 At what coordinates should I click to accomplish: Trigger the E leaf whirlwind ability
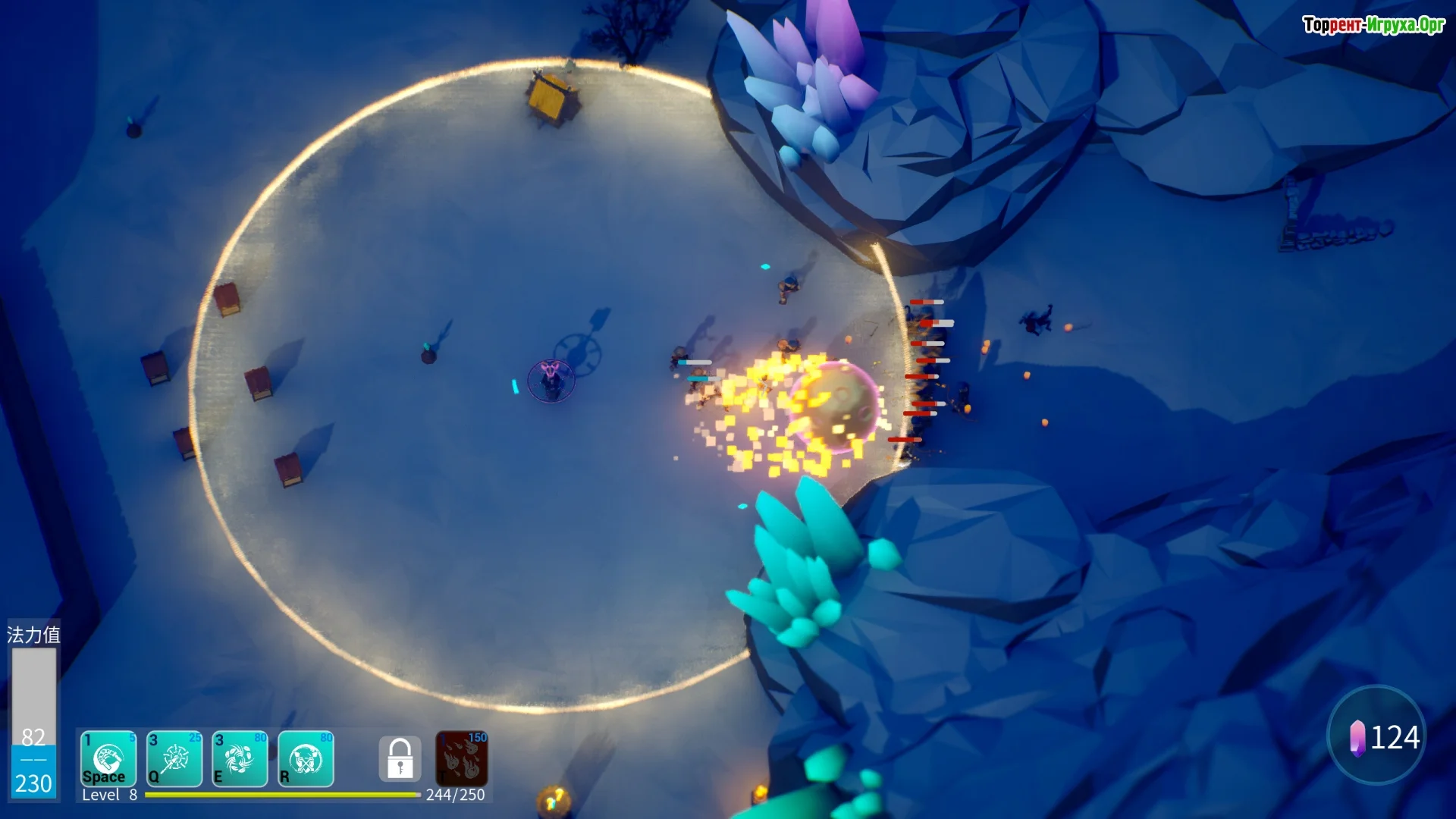[240, 759]
